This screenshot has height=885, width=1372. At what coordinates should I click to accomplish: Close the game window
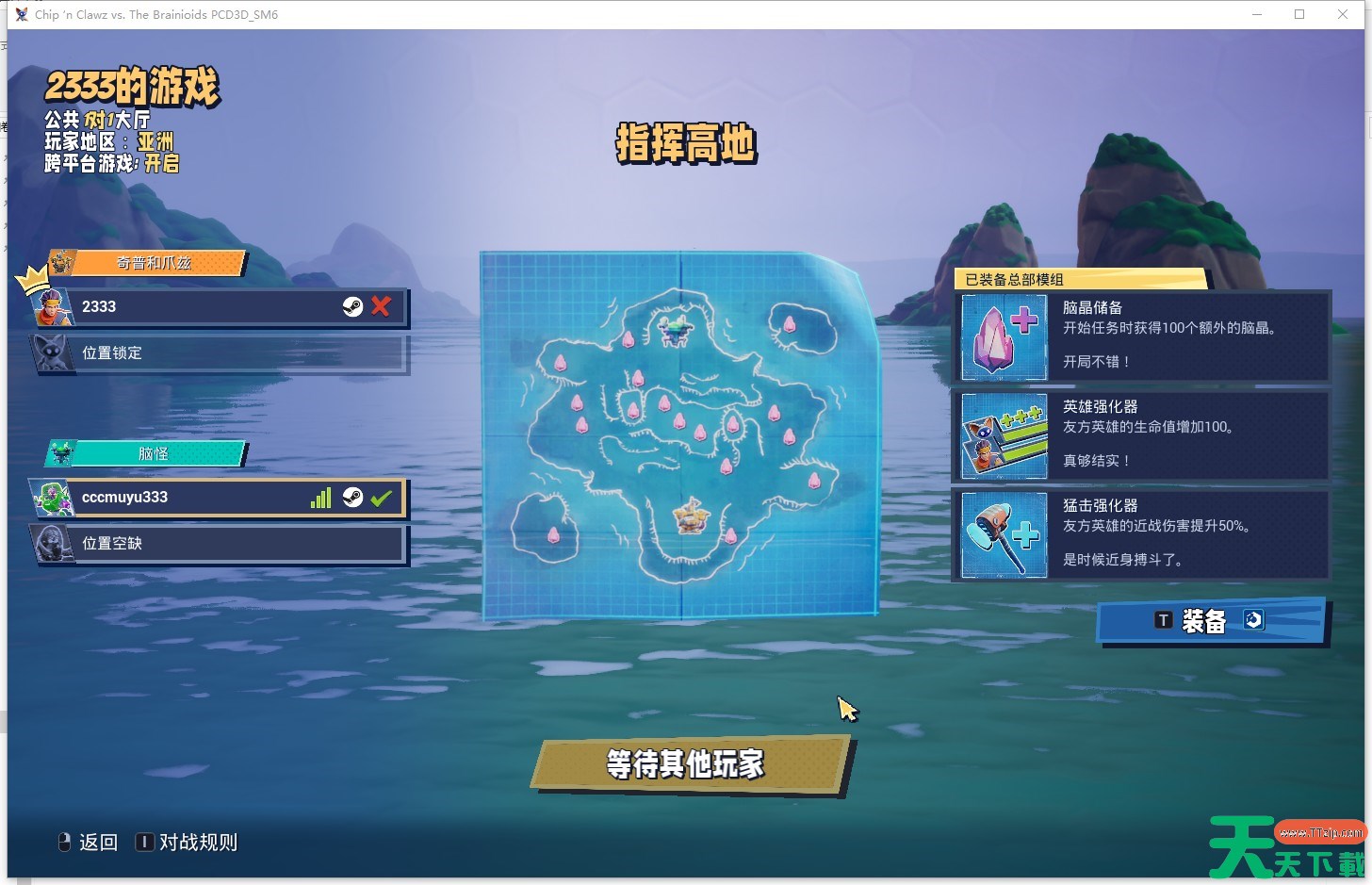(x=1343, y=14)
